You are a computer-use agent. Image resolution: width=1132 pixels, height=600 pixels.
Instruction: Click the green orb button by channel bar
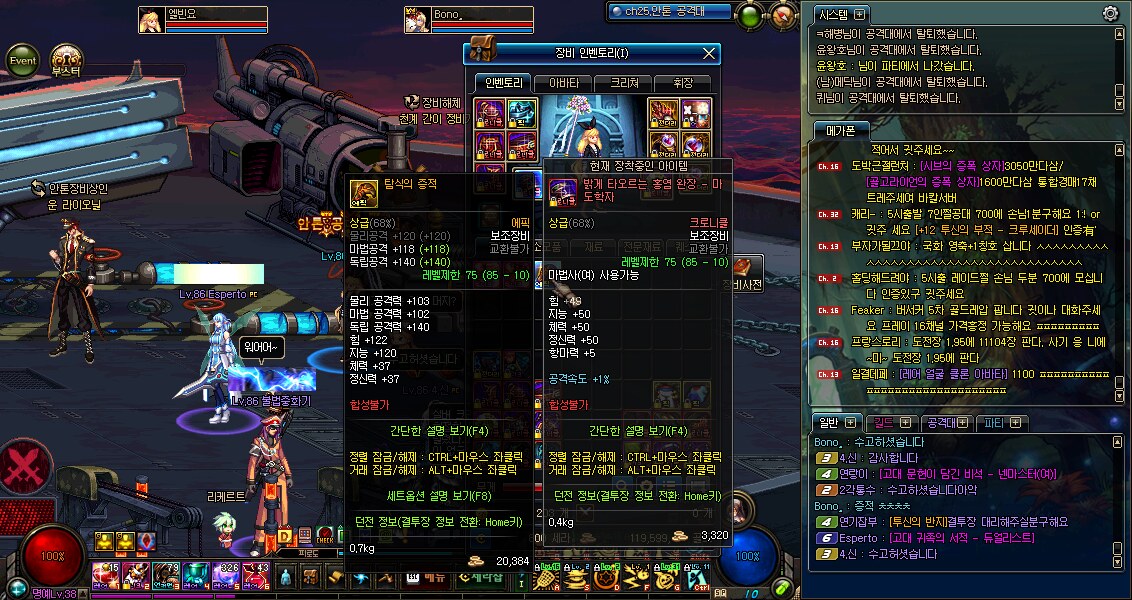[x=749, y=15]
